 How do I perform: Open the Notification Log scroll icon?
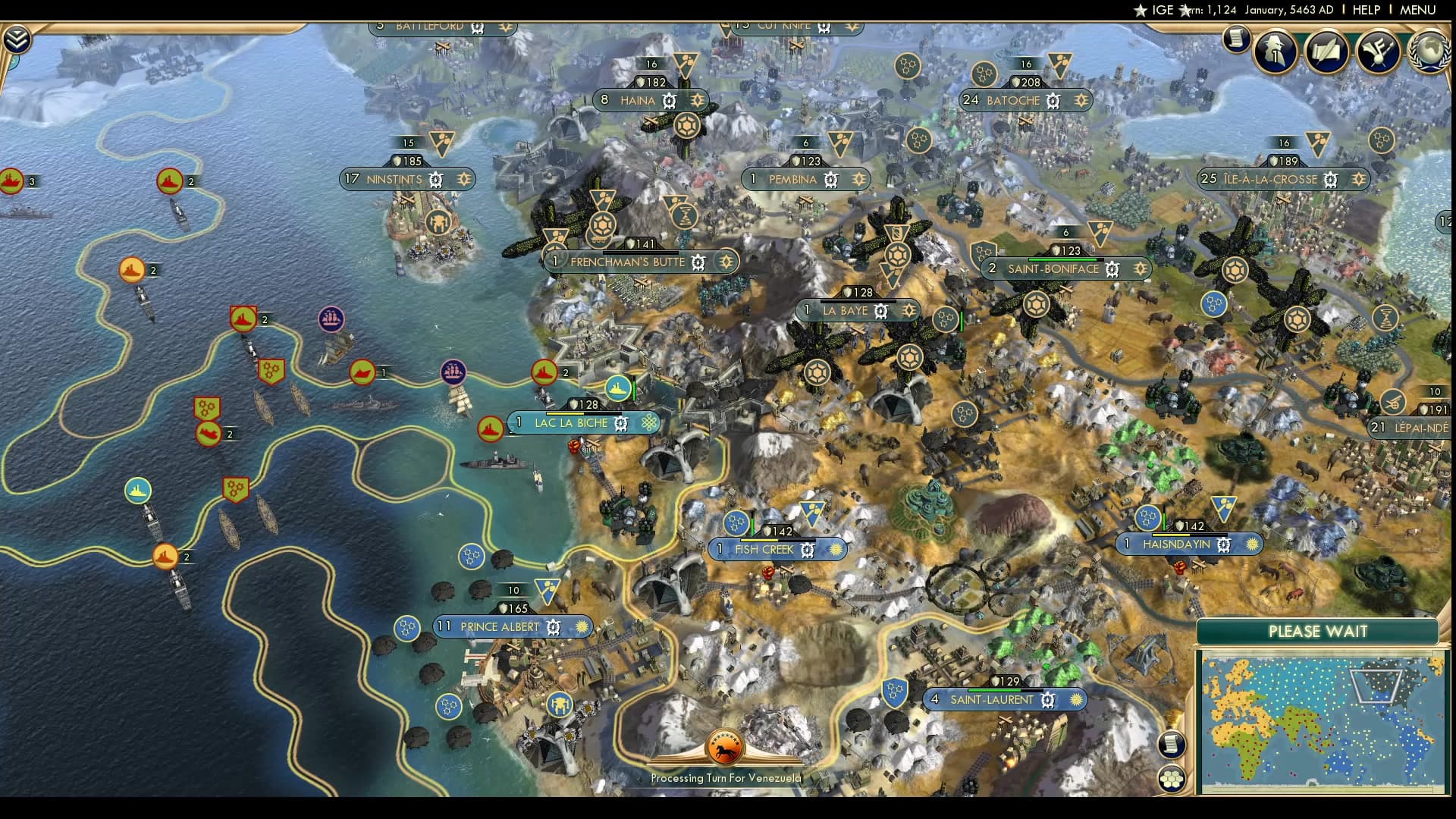click(1235, 39)
